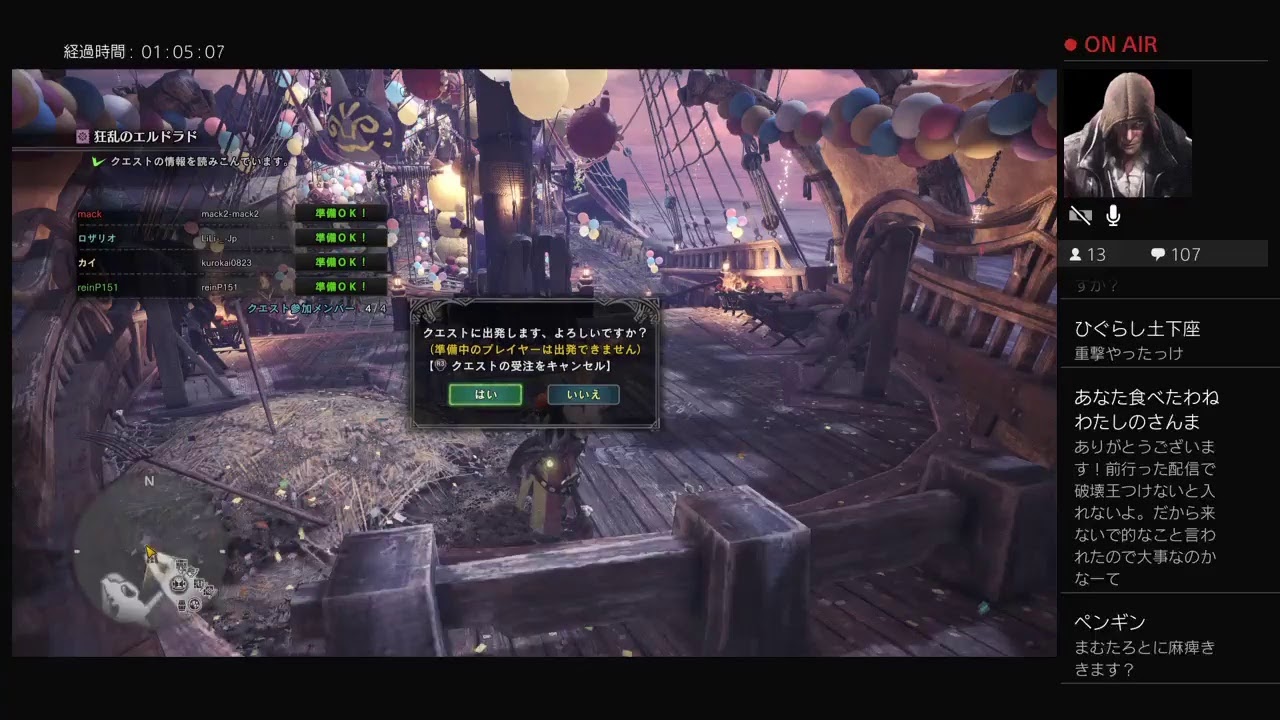Click the viewer count person icon
This screenshot has width=1280, height=720.
point(1075,254)
